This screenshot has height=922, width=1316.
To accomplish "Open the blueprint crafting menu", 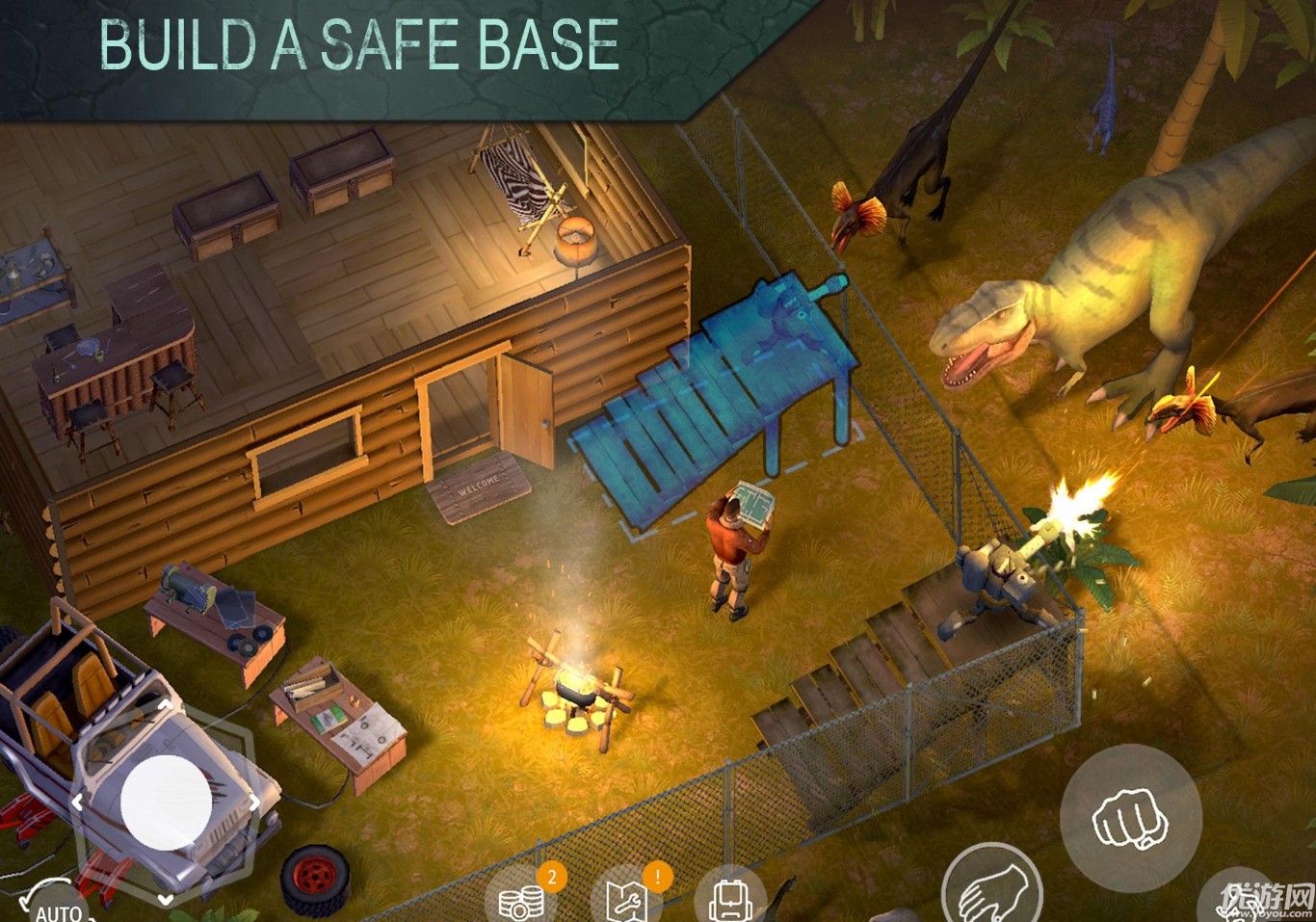I will pyautogui.click(x=628, y=898).
